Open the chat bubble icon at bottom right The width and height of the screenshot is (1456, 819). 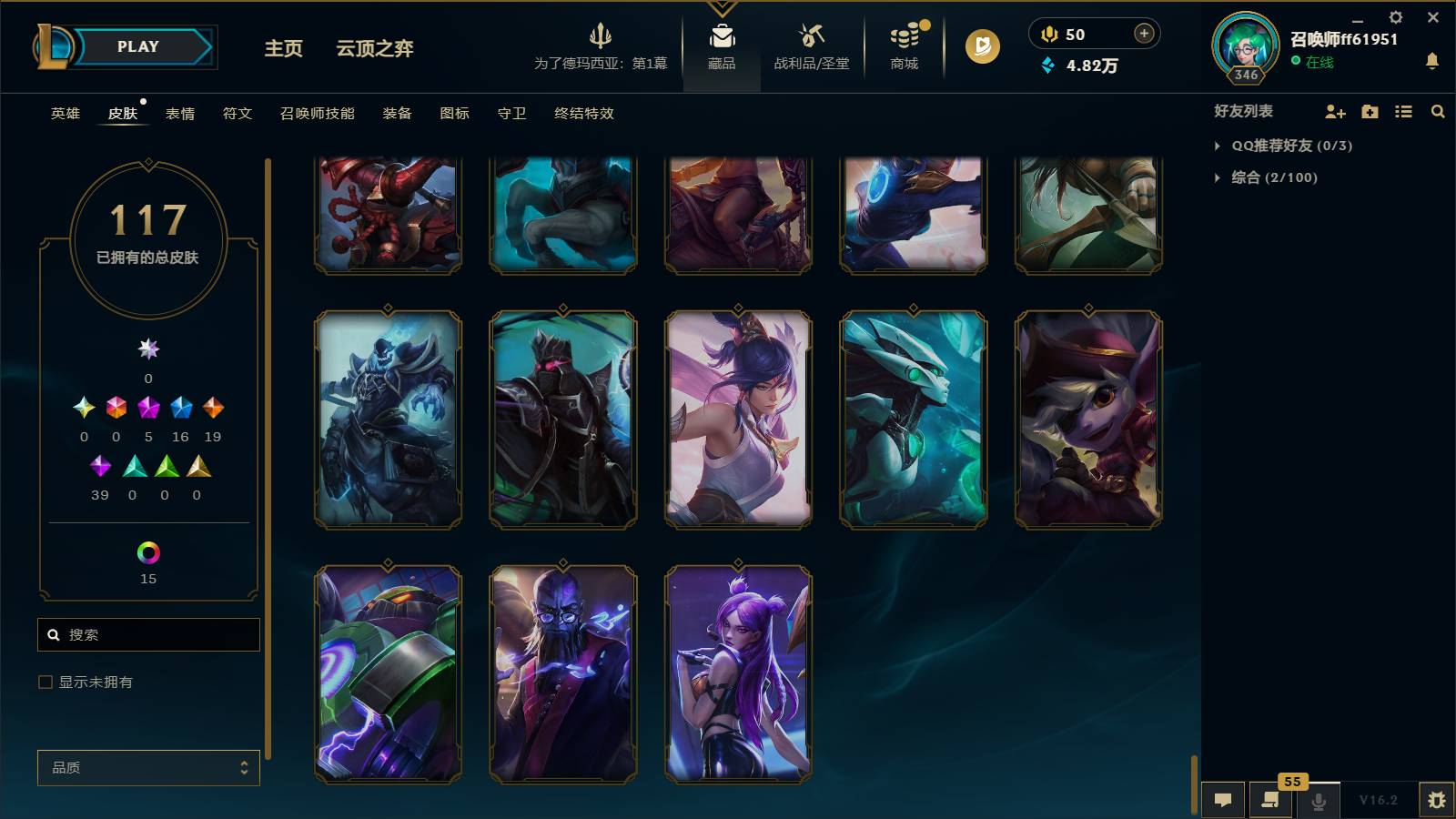point(1223,800)
